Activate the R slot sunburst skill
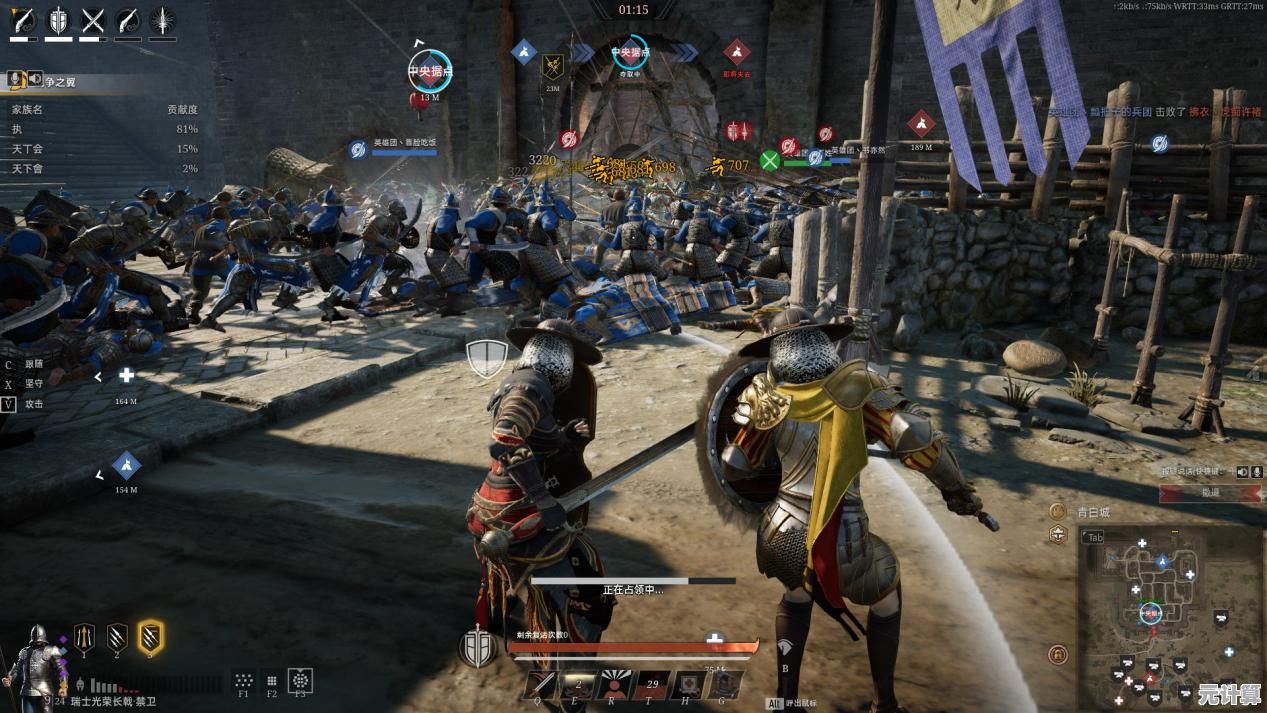 pos(613,684)
